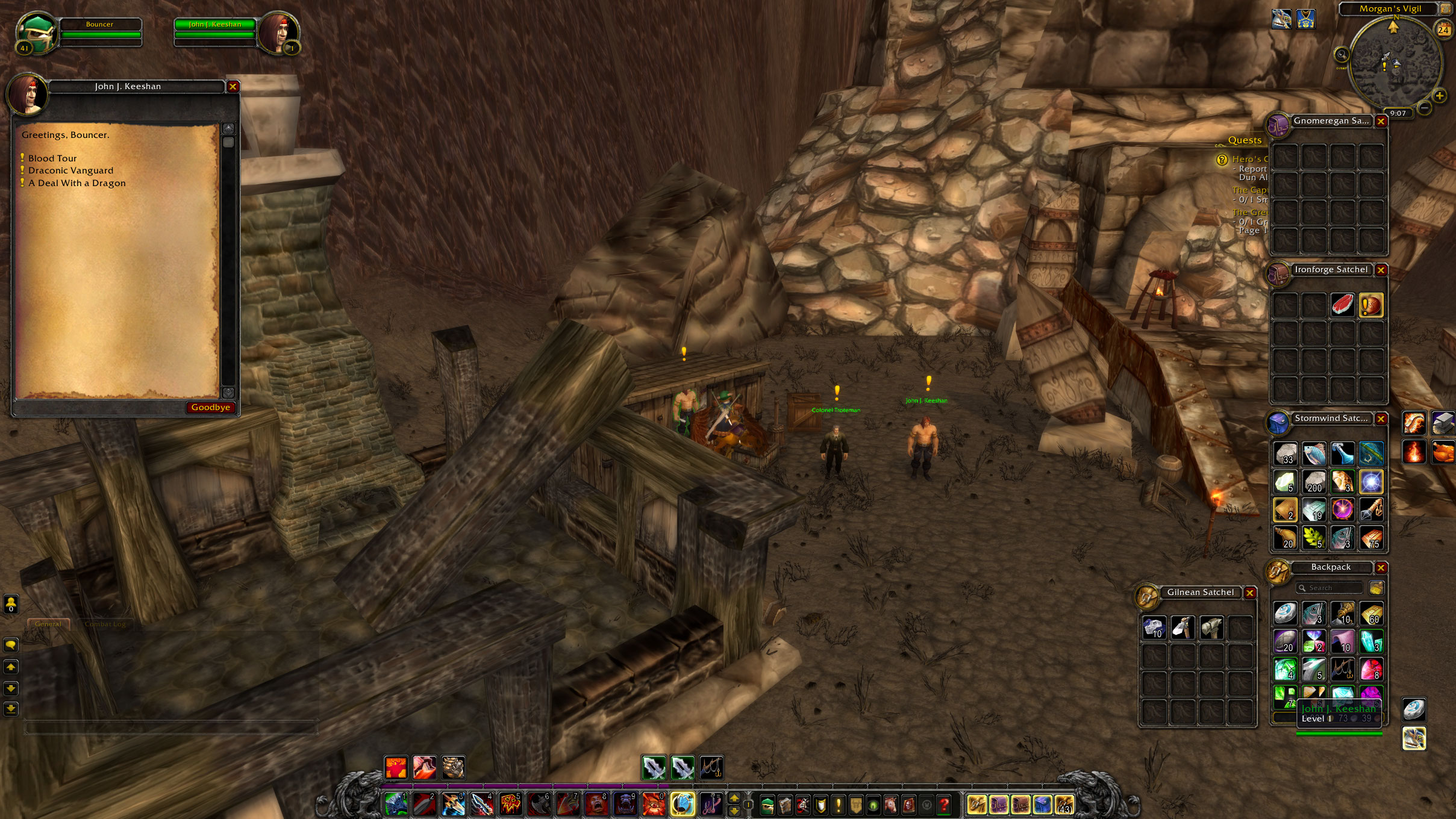Image resolution: width=1456 pixels, height=819 pixels.
Task: Choose the Draconic Vanguard quest option
Action: 70,170
